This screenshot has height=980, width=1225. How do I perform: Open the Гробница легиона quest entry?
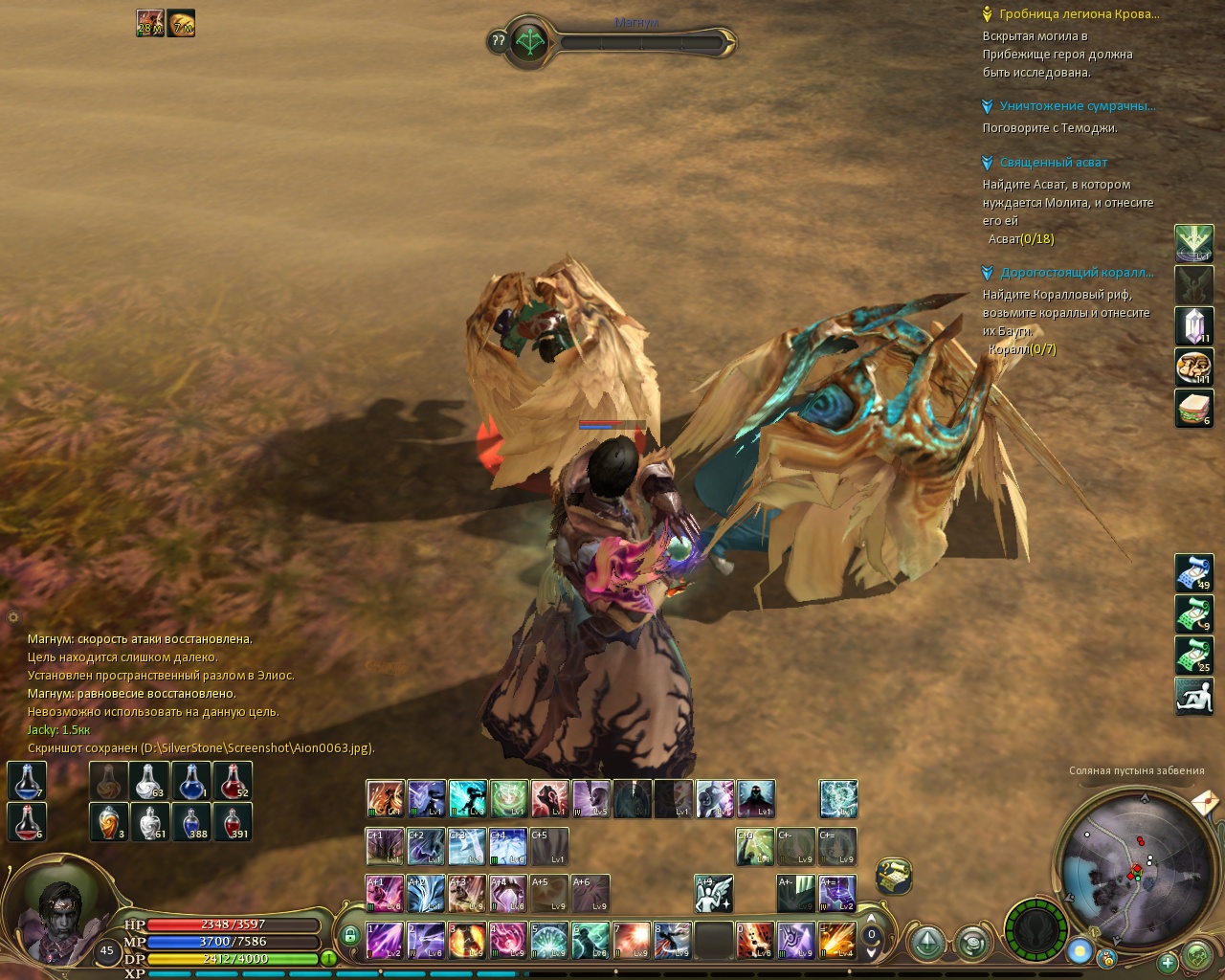point(1079,14)
